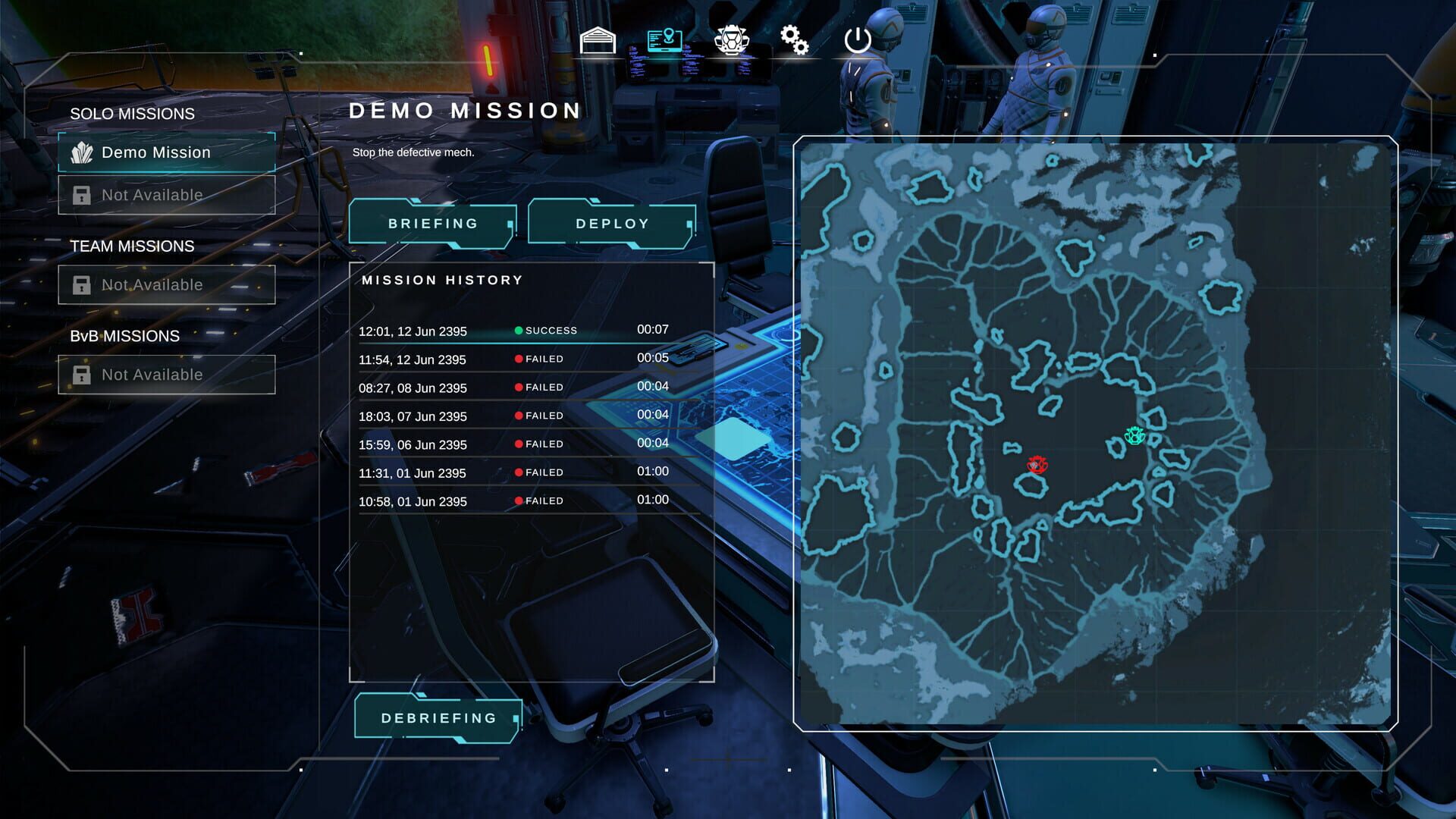Click the crystal icon beside Demo Mission

[x=85, y=152]
